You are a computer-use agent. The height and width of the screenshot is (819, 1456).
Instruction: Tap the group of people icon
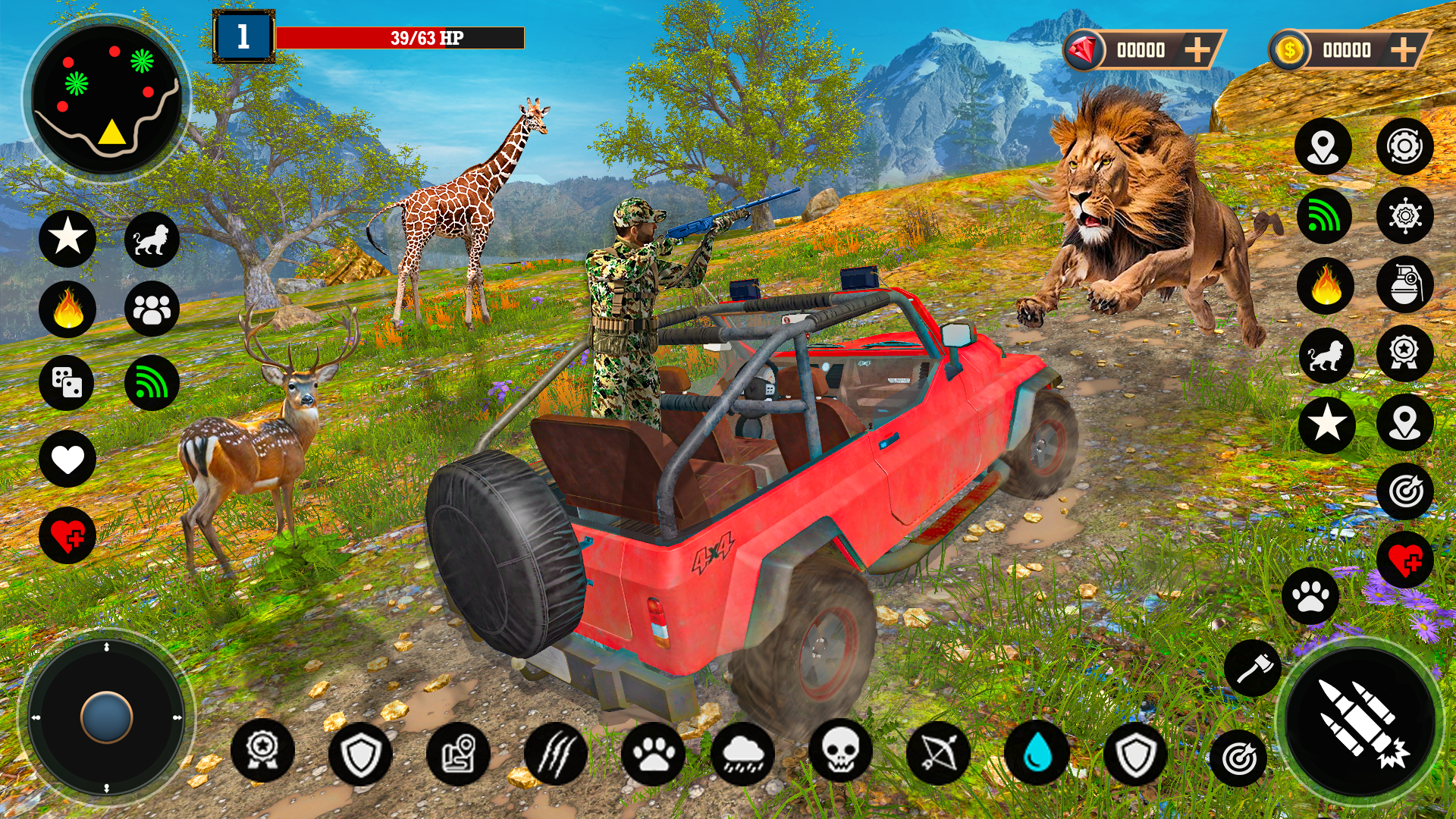click(x=152, y=309)
